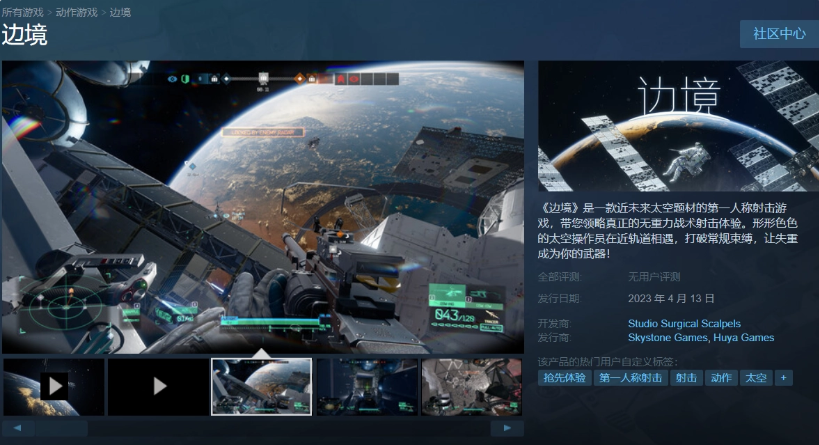Visit the Huya Games publisher link
Image resolution: width=819 pixels, height=445 pixels.
[743, 338]
